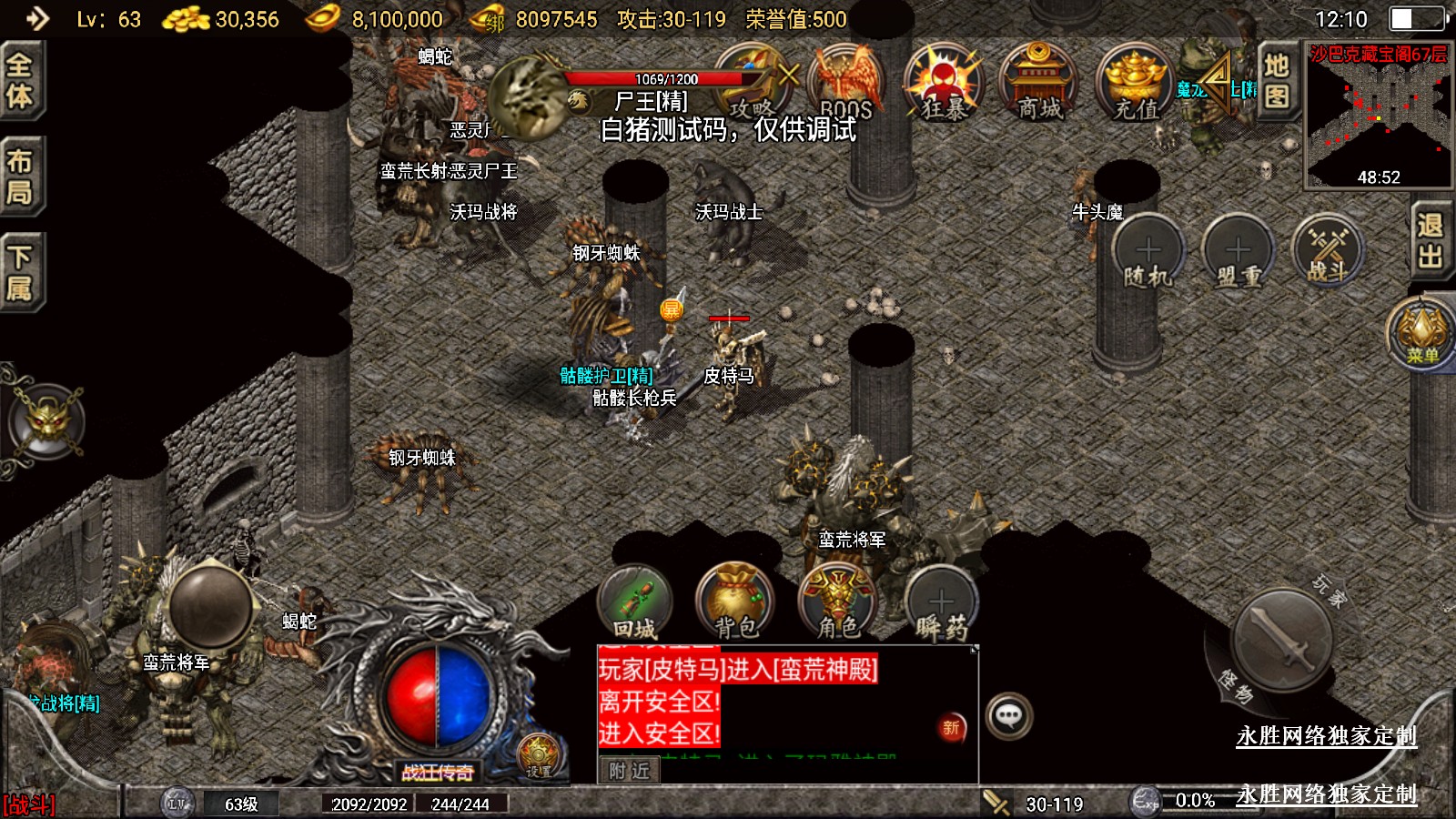This screenshot has height=819, width=1456.
Task: Tap the 退出 exit button
Action: [x=1431, y=241]
